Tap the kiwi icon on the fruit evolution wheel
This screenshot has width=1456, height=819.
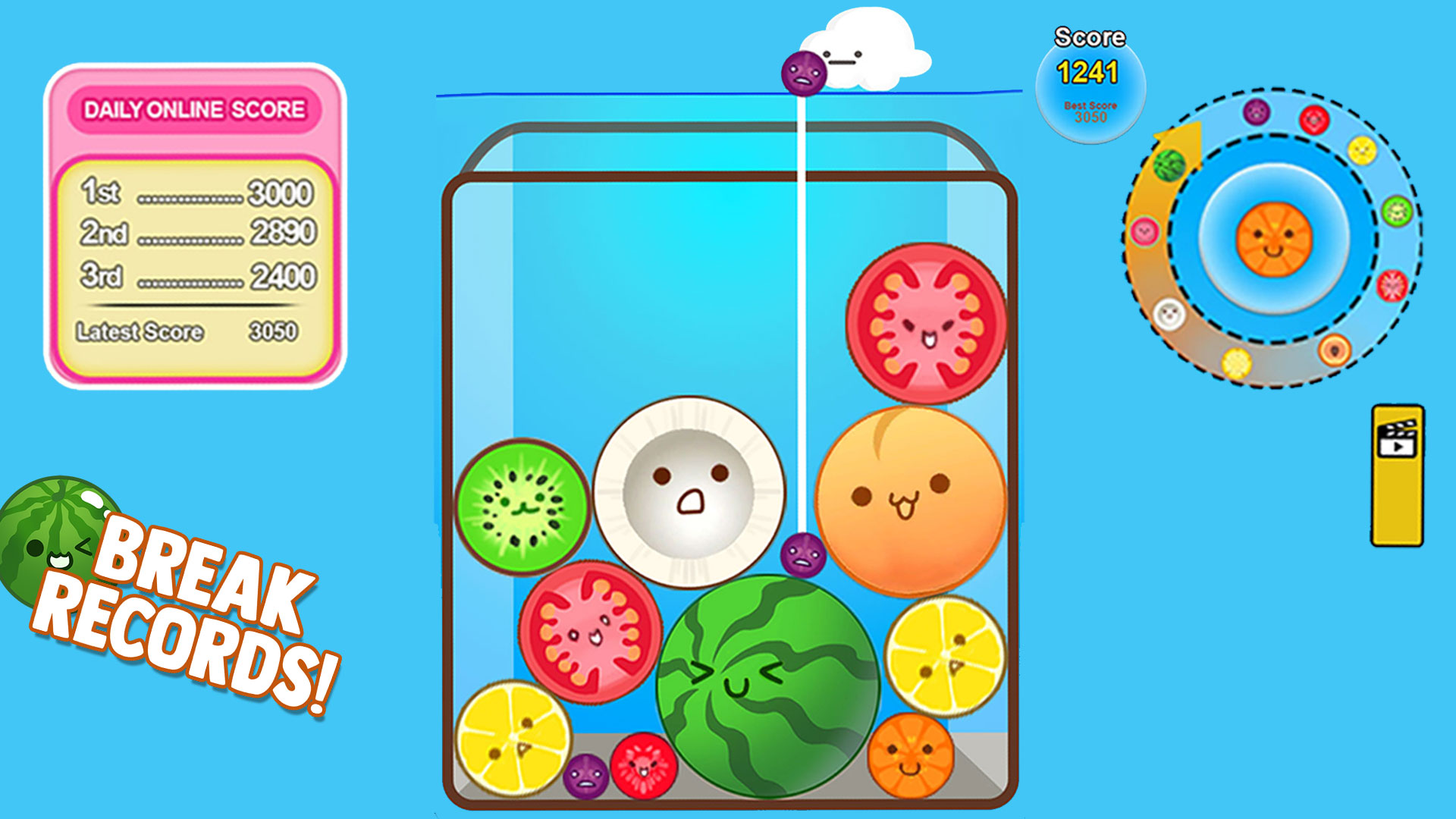[x=1396, y=211]
